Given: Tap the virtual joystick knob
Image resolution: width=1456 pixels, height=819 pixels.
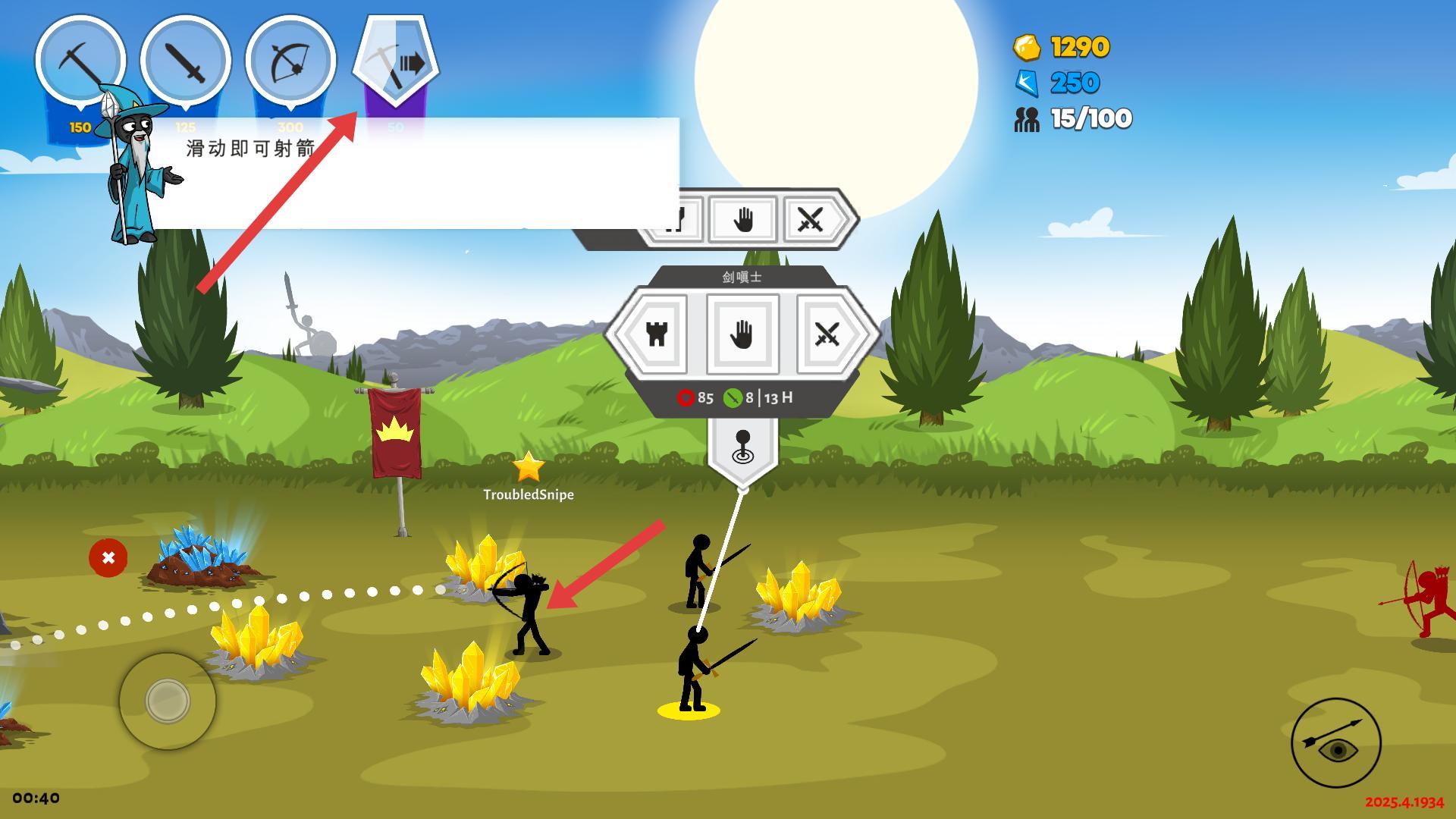Looking at the screenshot, I should point(168,700).
